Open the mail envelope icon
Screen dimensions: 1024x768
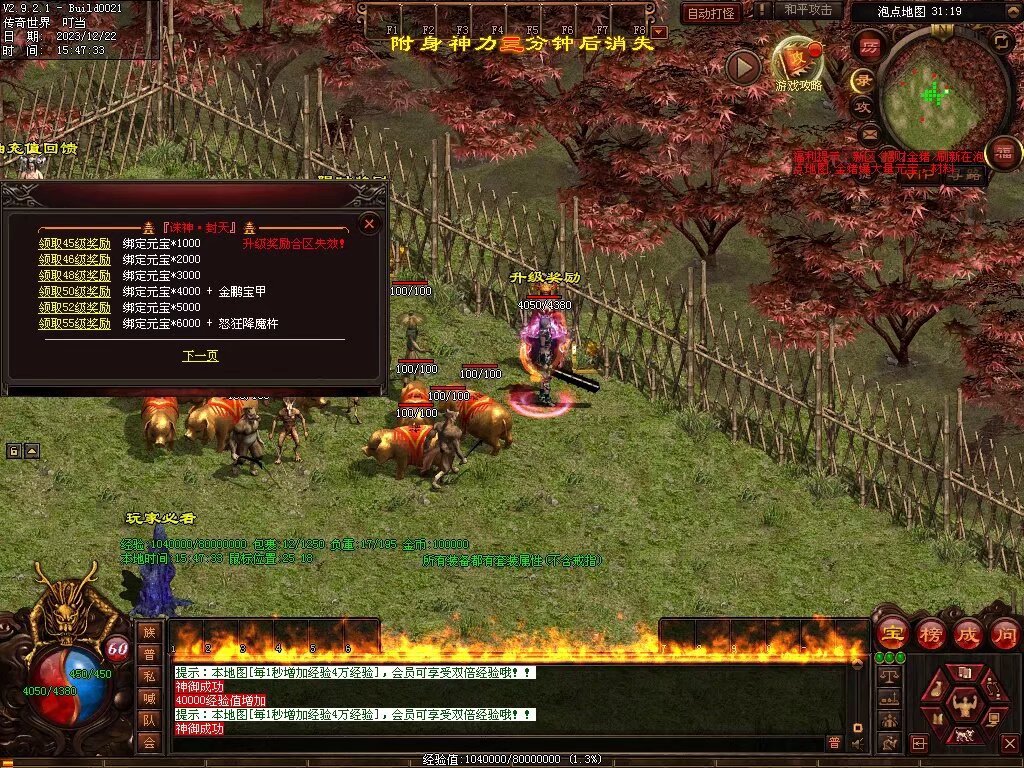[869, 133]
